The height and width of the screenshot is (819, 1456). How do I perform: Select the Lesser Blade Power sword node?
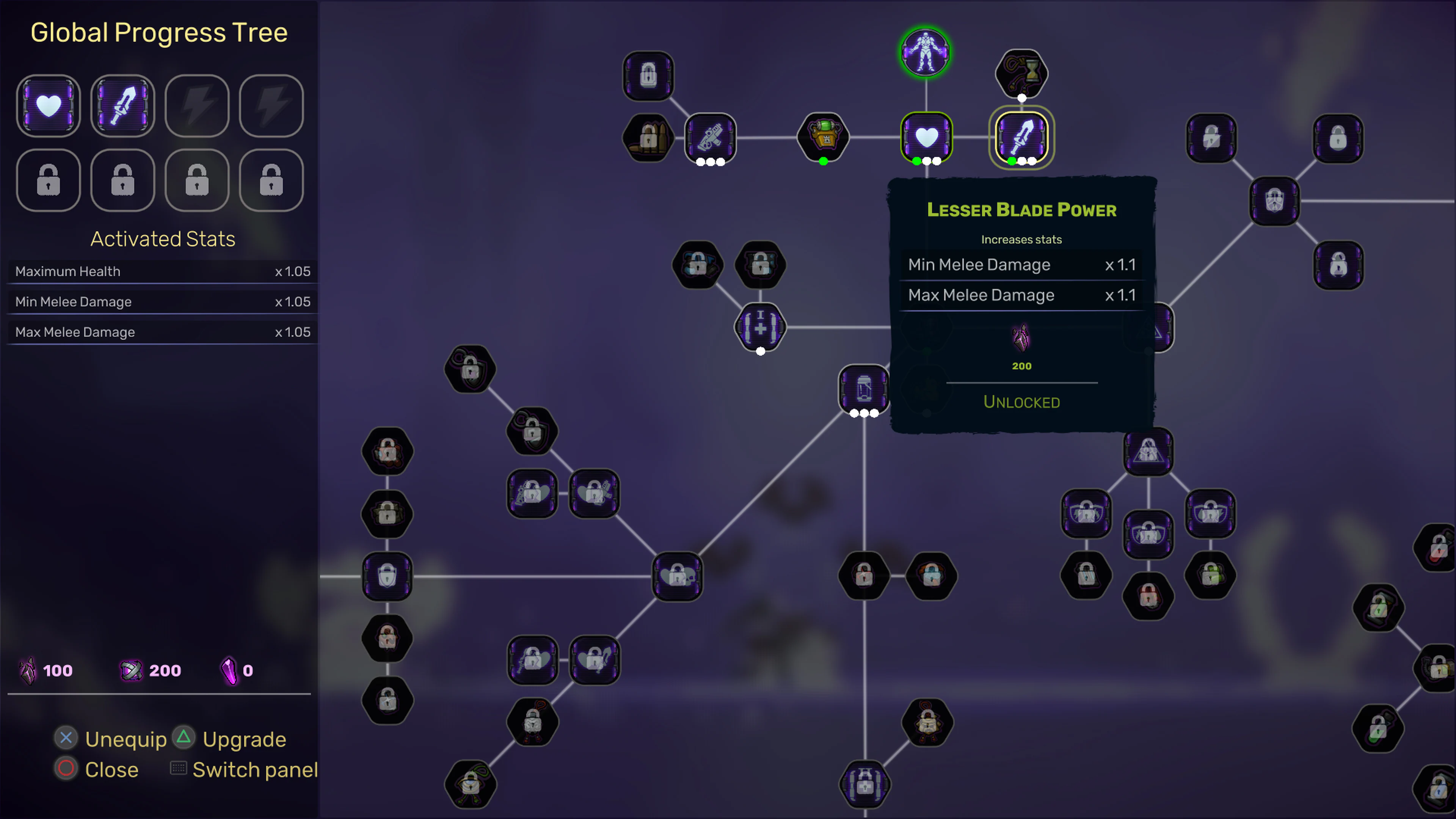pos(1021,137)
